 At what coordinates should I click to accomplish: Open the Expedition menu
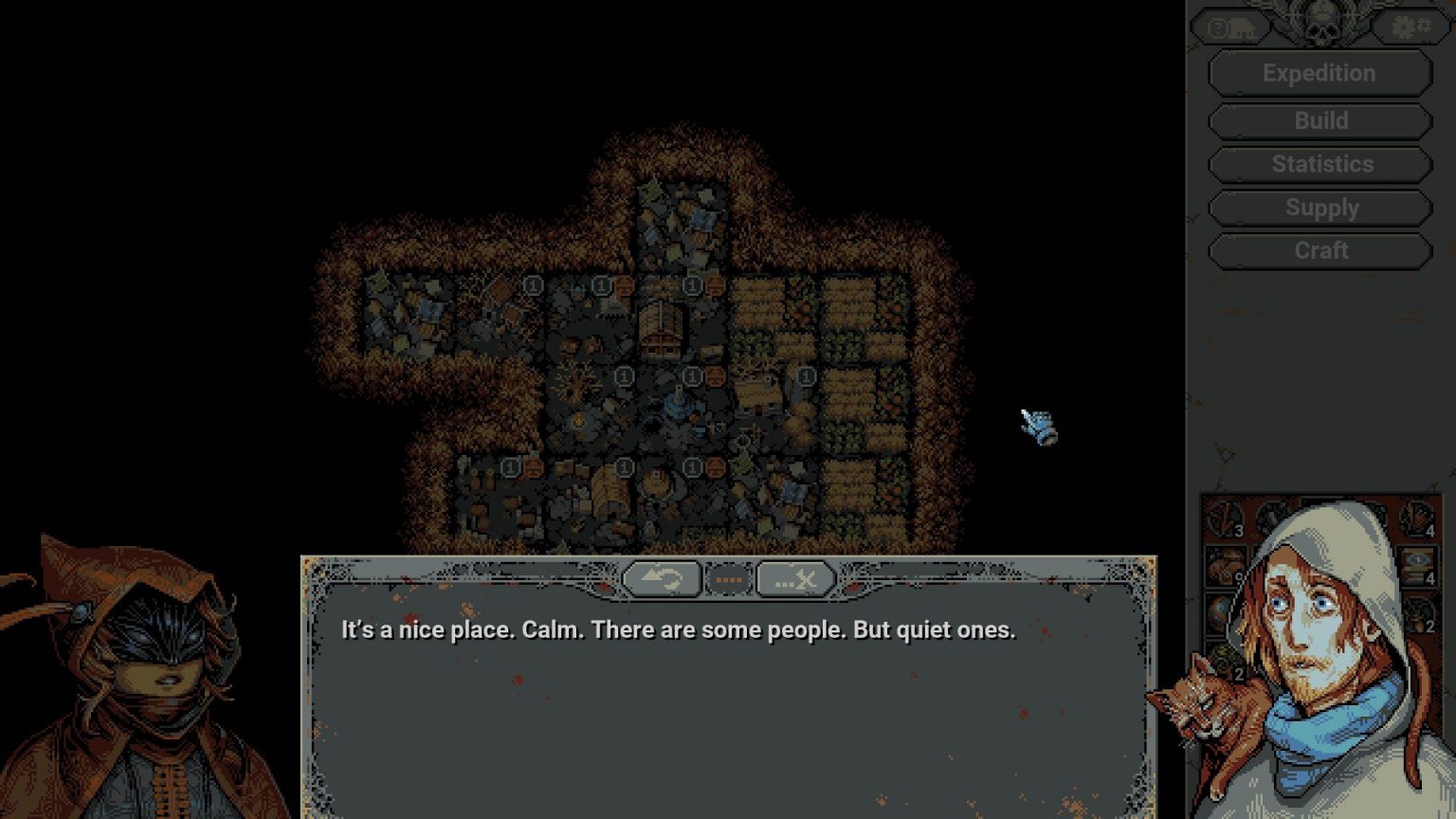[x=1319, y=74]
